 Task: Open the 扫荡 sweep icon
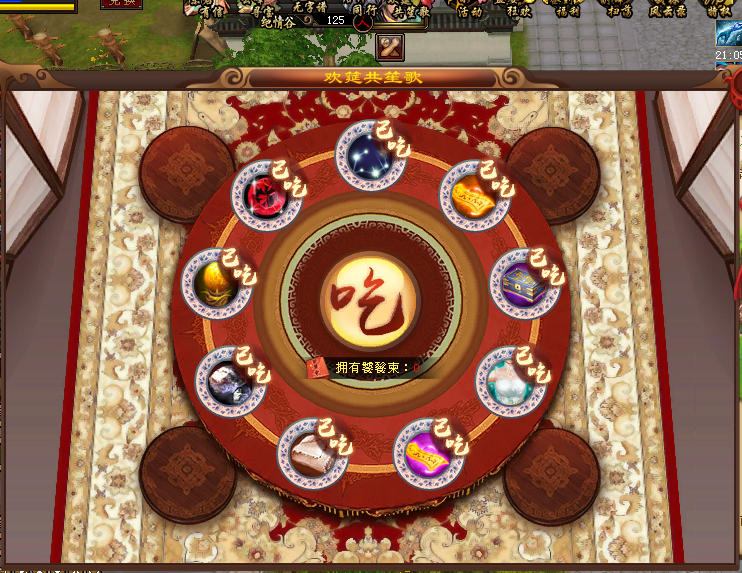coord(617,10)
